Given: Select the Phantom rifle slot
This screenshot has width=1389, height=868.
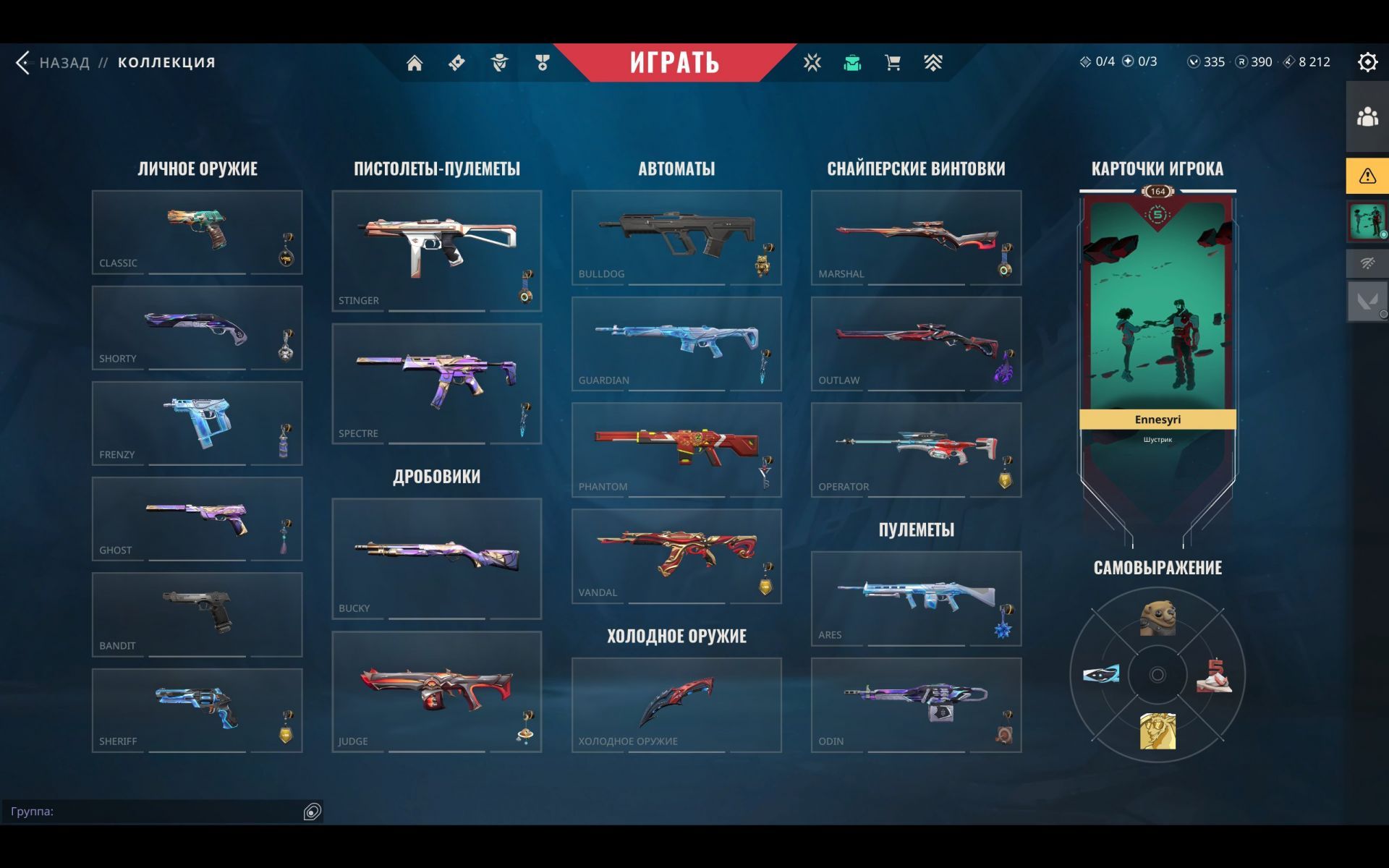Looking at the screenshot, I should point(676,449).
